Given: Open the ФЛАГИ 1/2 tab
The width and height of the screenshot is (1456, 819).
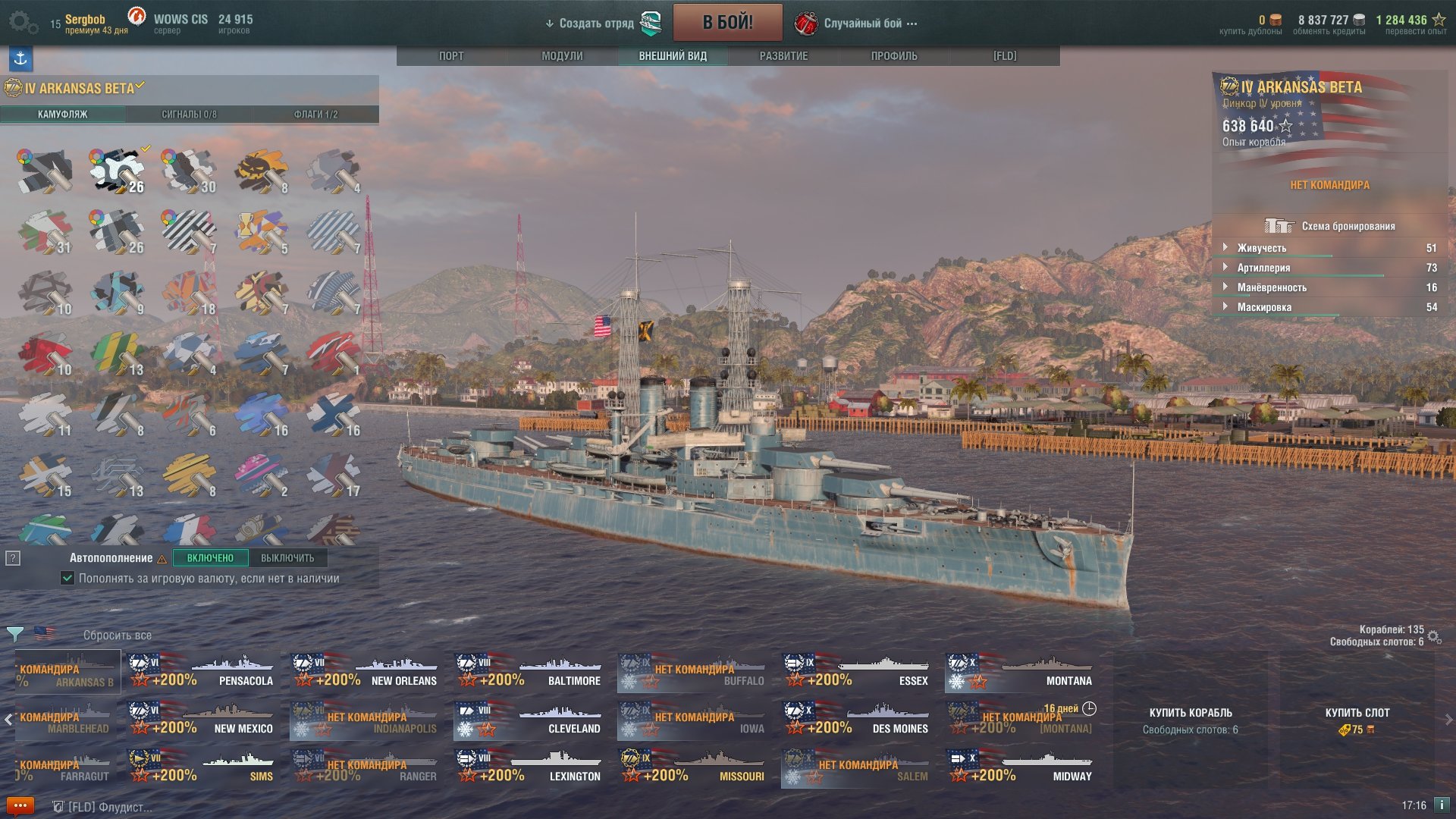Looking at the screenshot, I should point(315,115).
